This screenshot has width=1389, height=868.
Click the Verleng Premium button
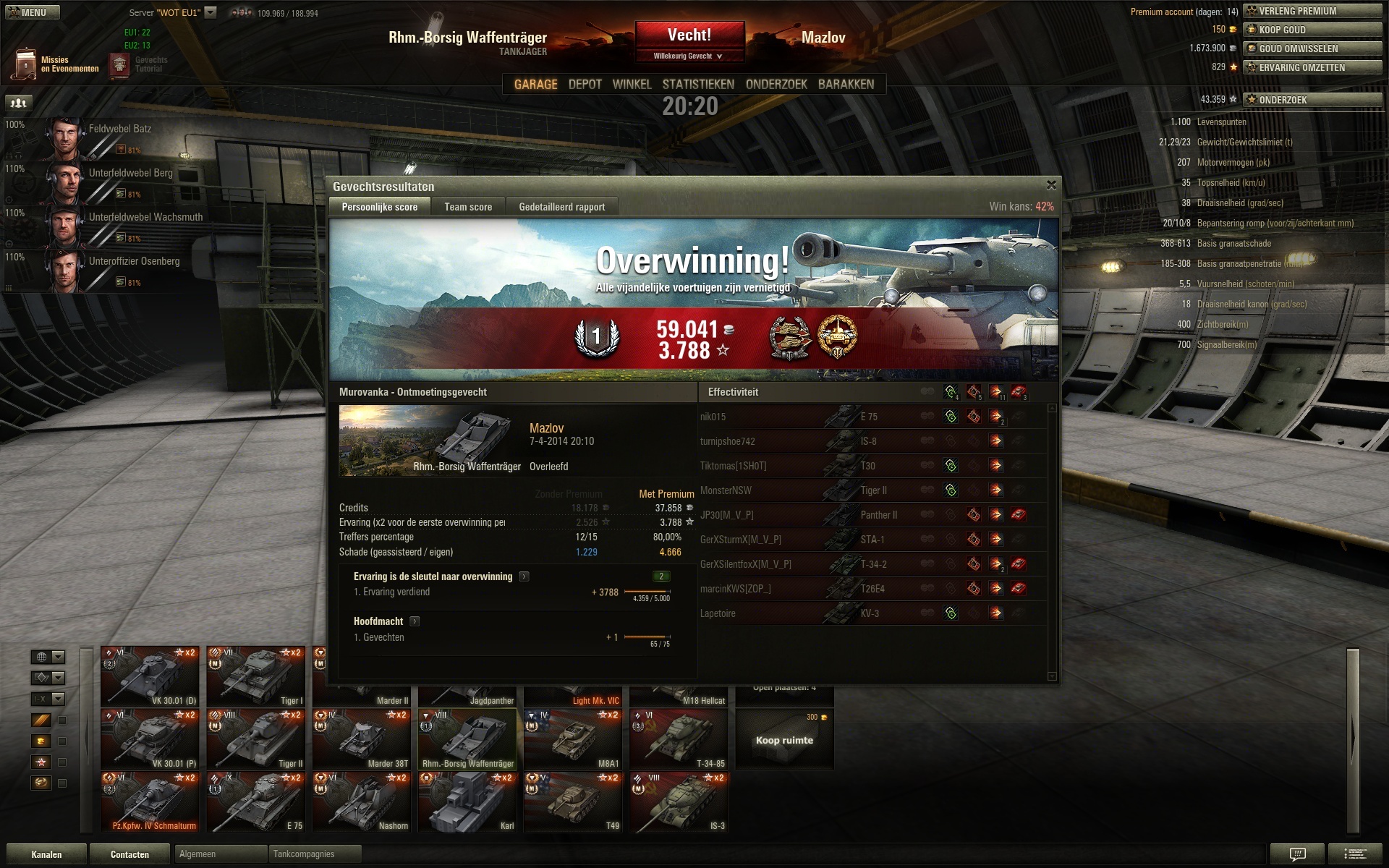click(1312, 11)
